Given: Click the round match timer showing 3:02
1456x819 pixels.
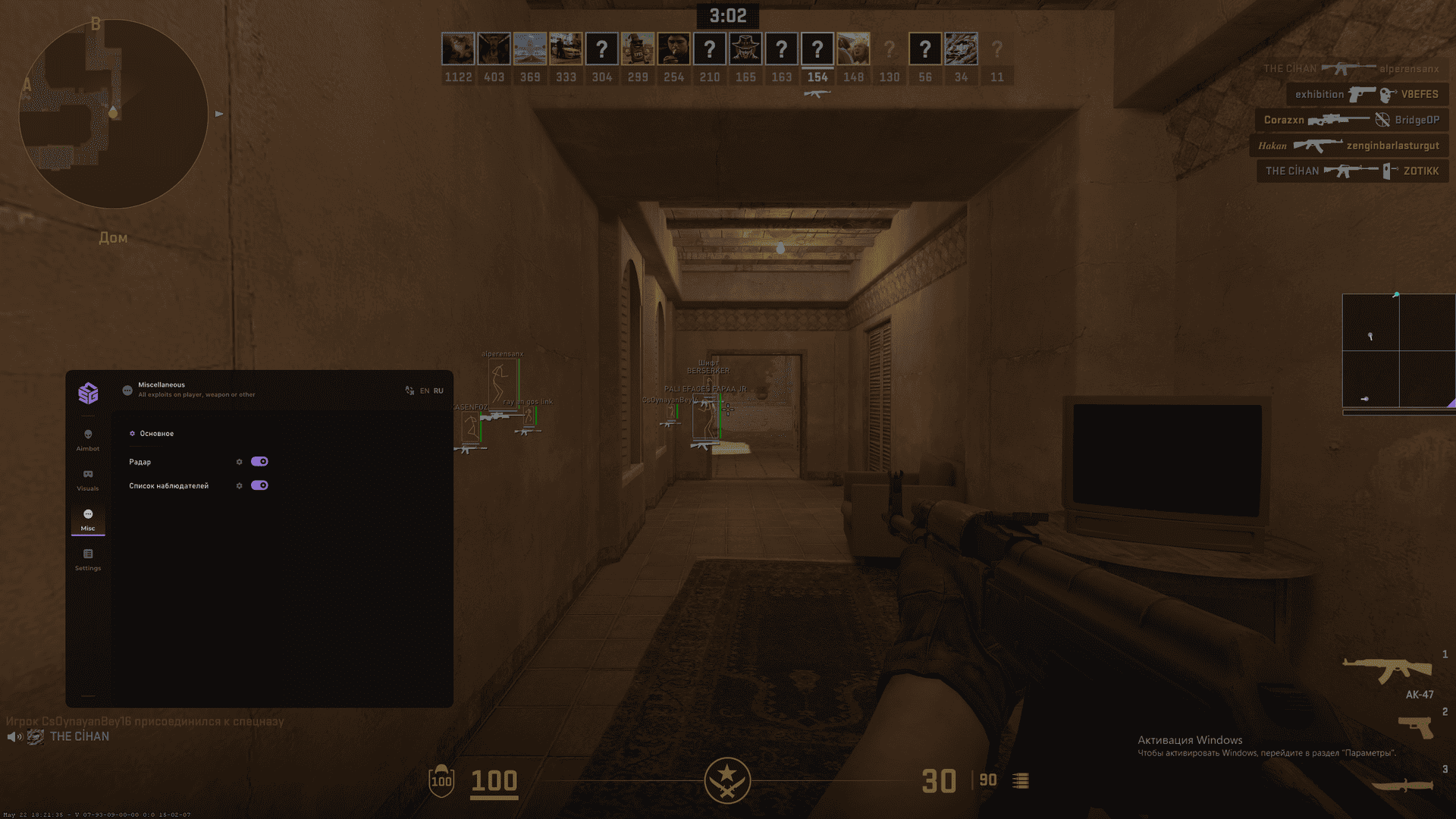Looking at the screenshot, I should [726, 15].
